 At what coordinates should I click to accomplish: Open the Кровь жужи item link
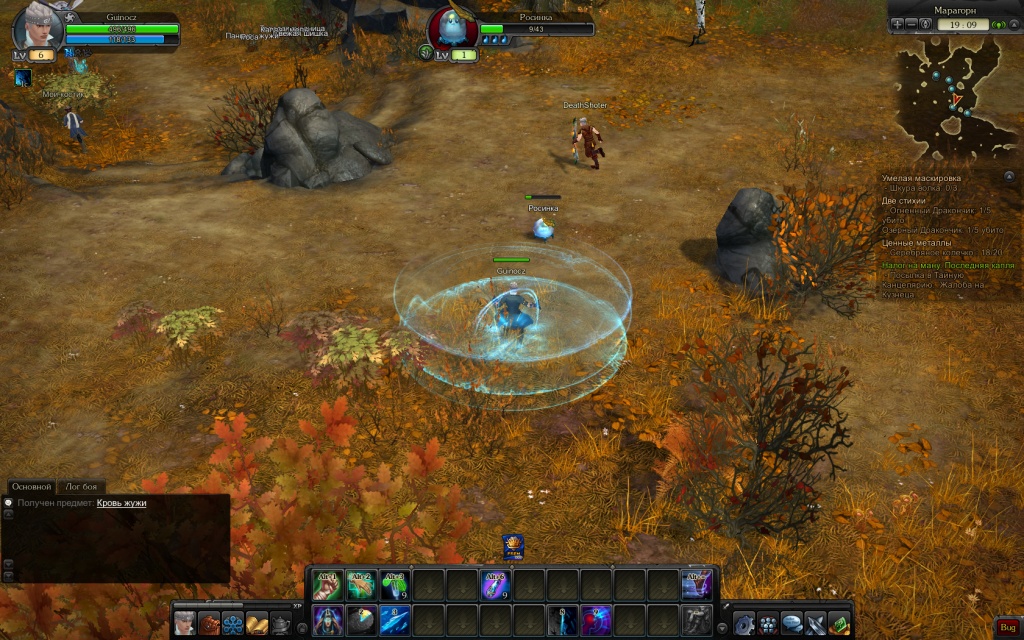tap(121, 503)
